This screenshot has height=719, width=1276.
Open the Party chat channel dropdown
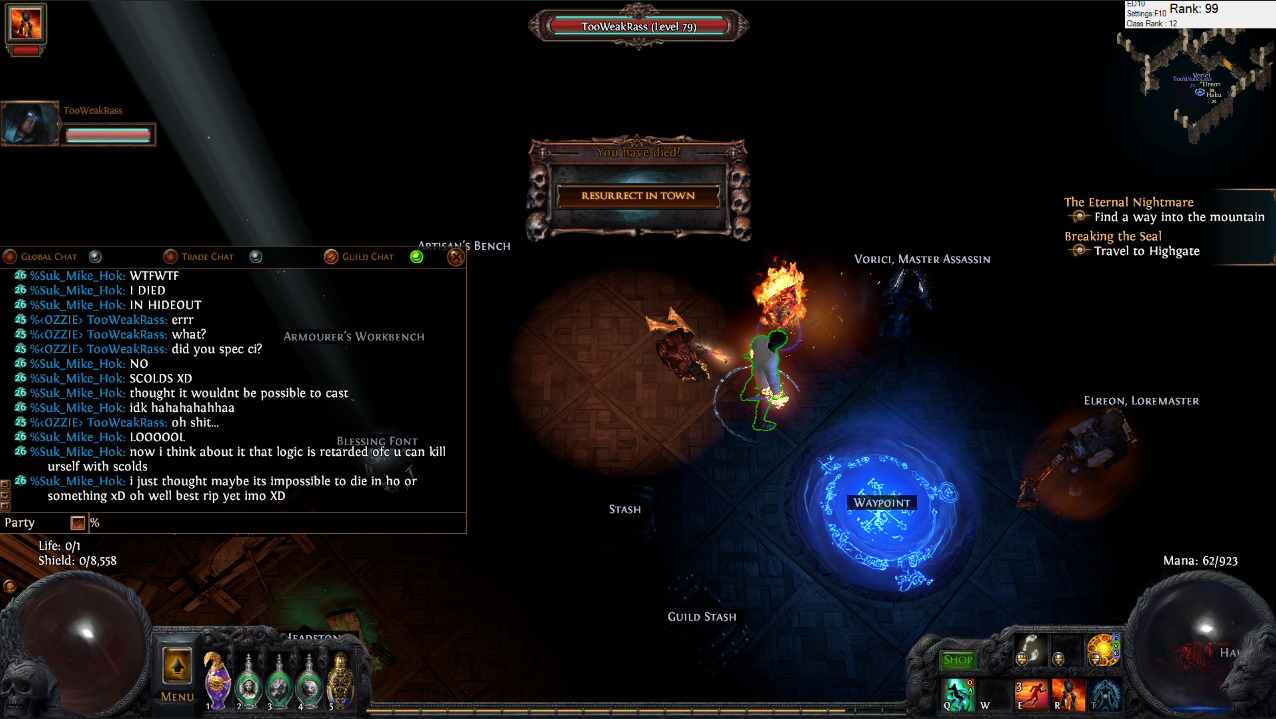pyautogui.click(x=77, y=523)
